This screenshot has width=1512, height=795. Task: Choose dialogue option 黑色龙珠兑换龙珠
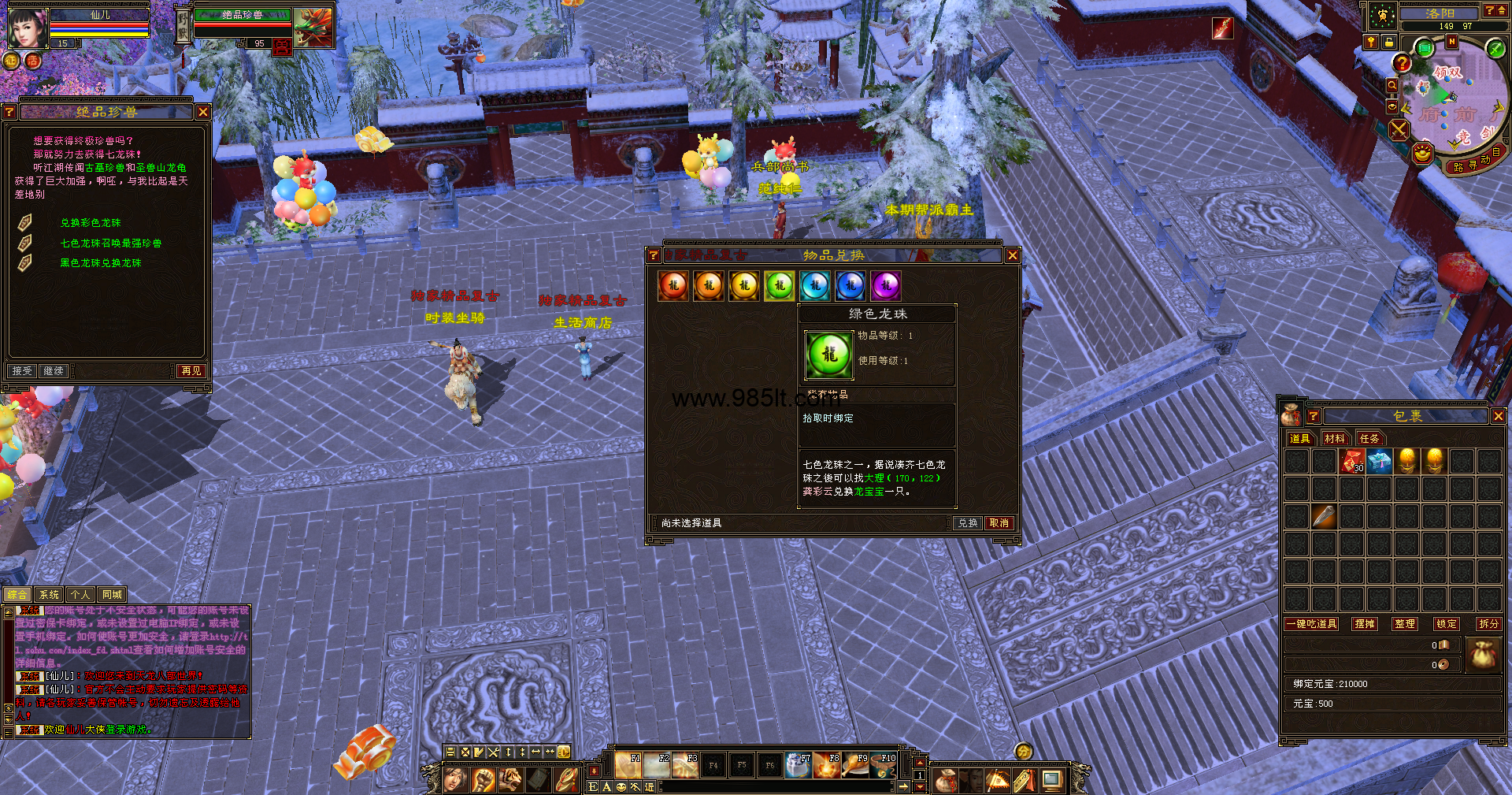click(x=101, y=263)
